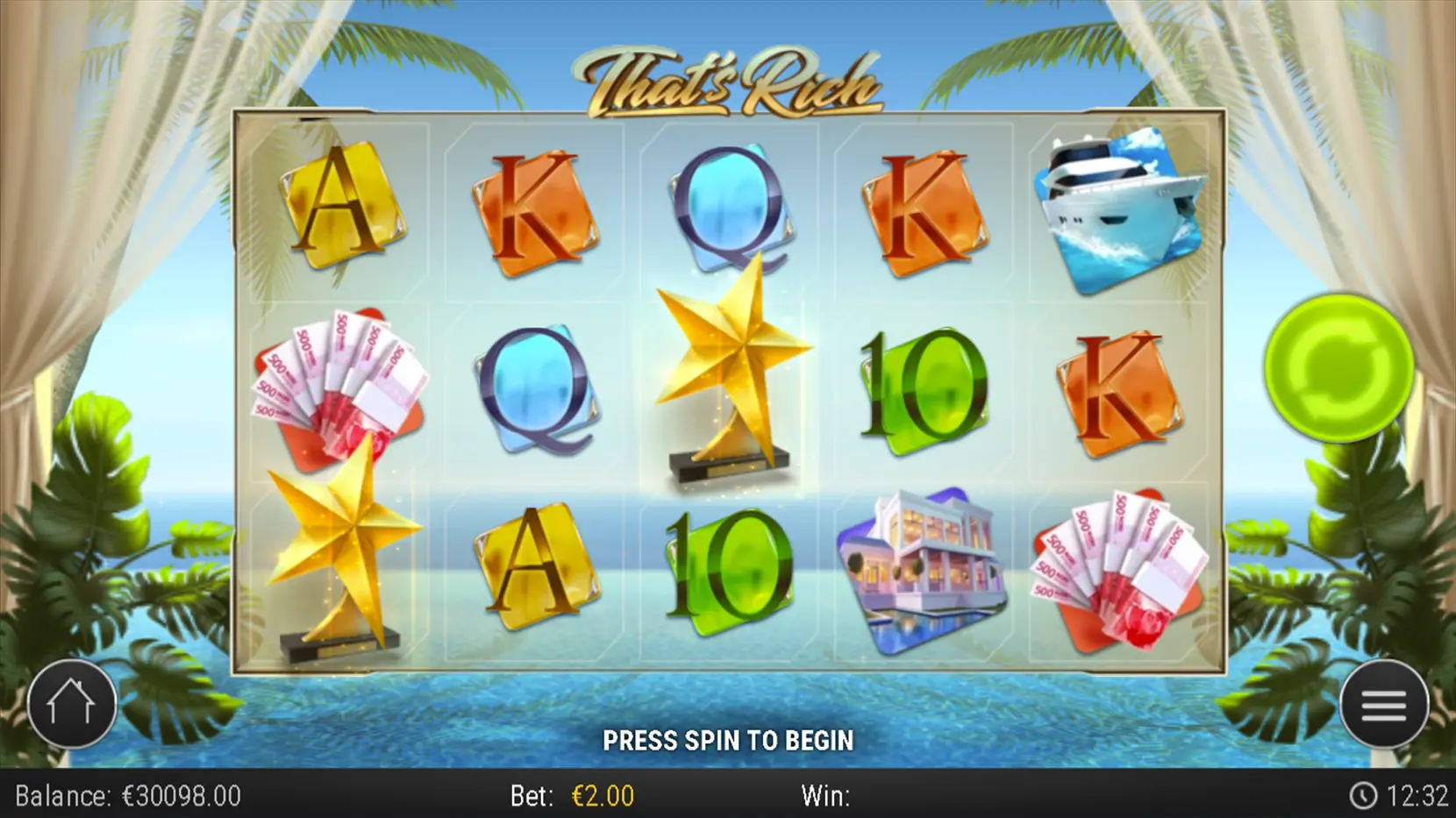This screenshot has height=818, width=1456.
Task: Click the That's Rich game logo
Action: 728,79
